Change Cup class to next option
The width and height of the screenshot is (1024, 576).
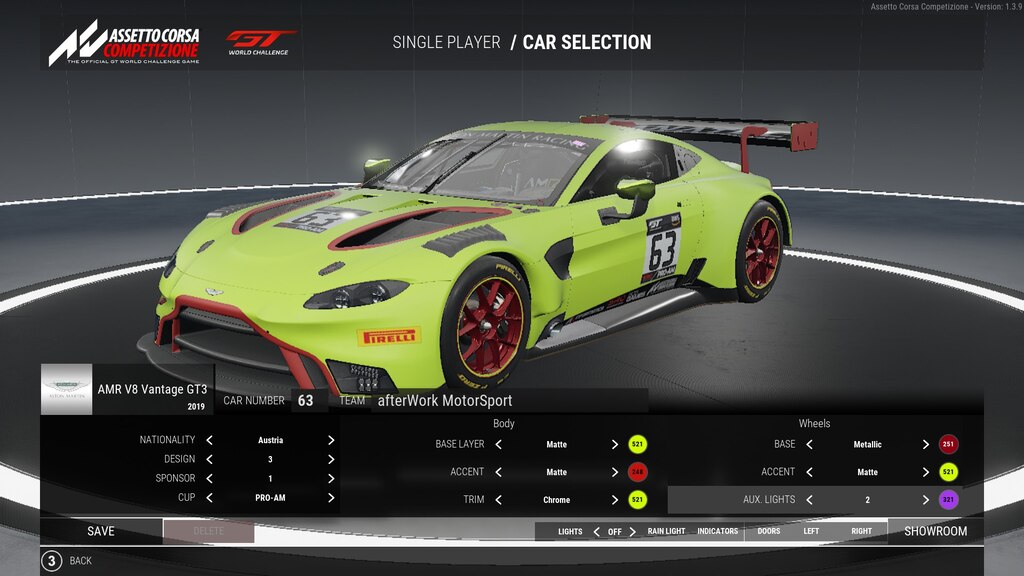click(330, 497)
